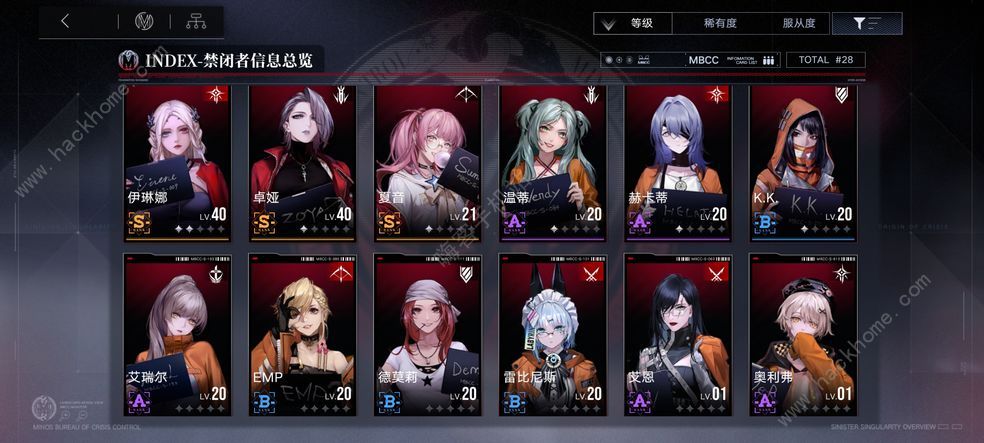Select the 奥利弗 character card
This screenshot has width=984, height=443.
[804, 334]
